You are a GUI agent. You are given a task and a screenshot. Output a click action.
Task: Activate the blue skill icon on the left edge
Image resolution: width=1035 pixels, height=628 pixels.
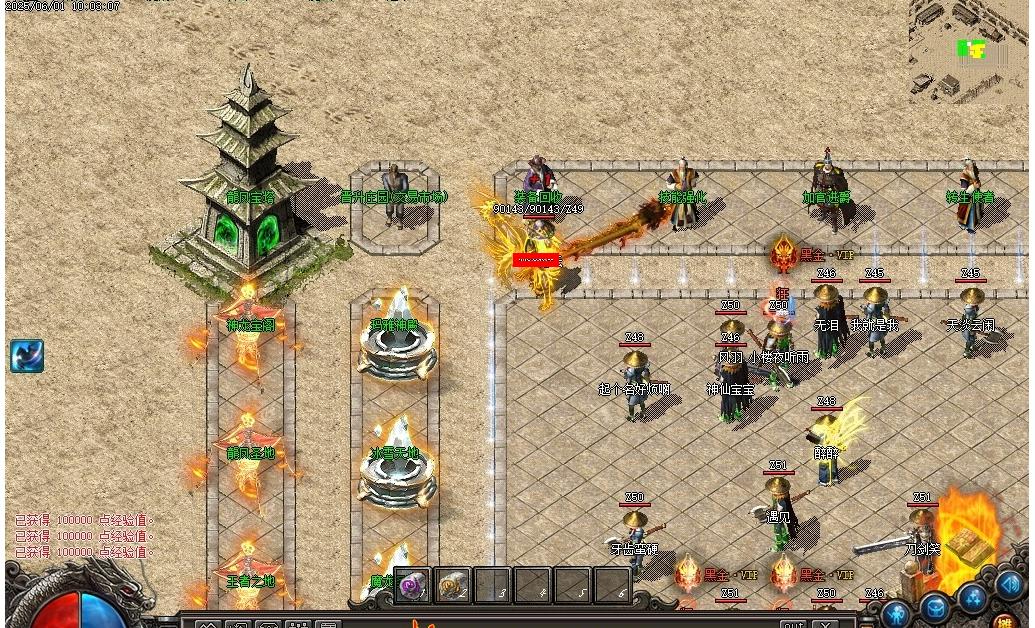[27, 357]
